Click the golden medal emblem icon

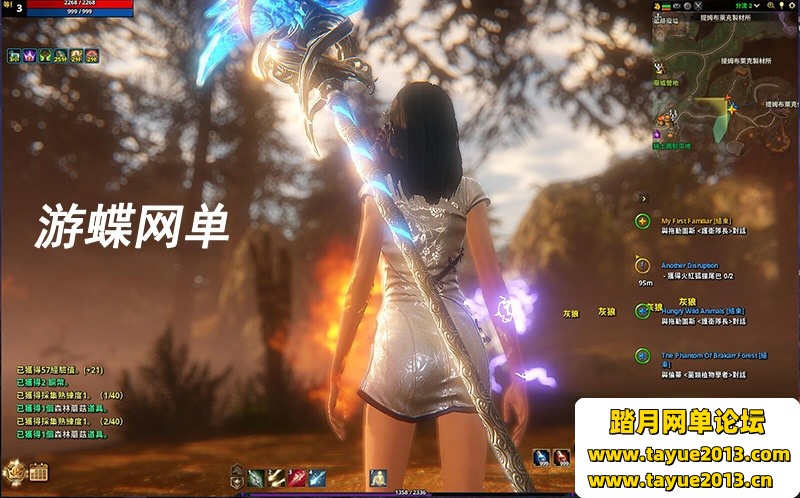14,471
